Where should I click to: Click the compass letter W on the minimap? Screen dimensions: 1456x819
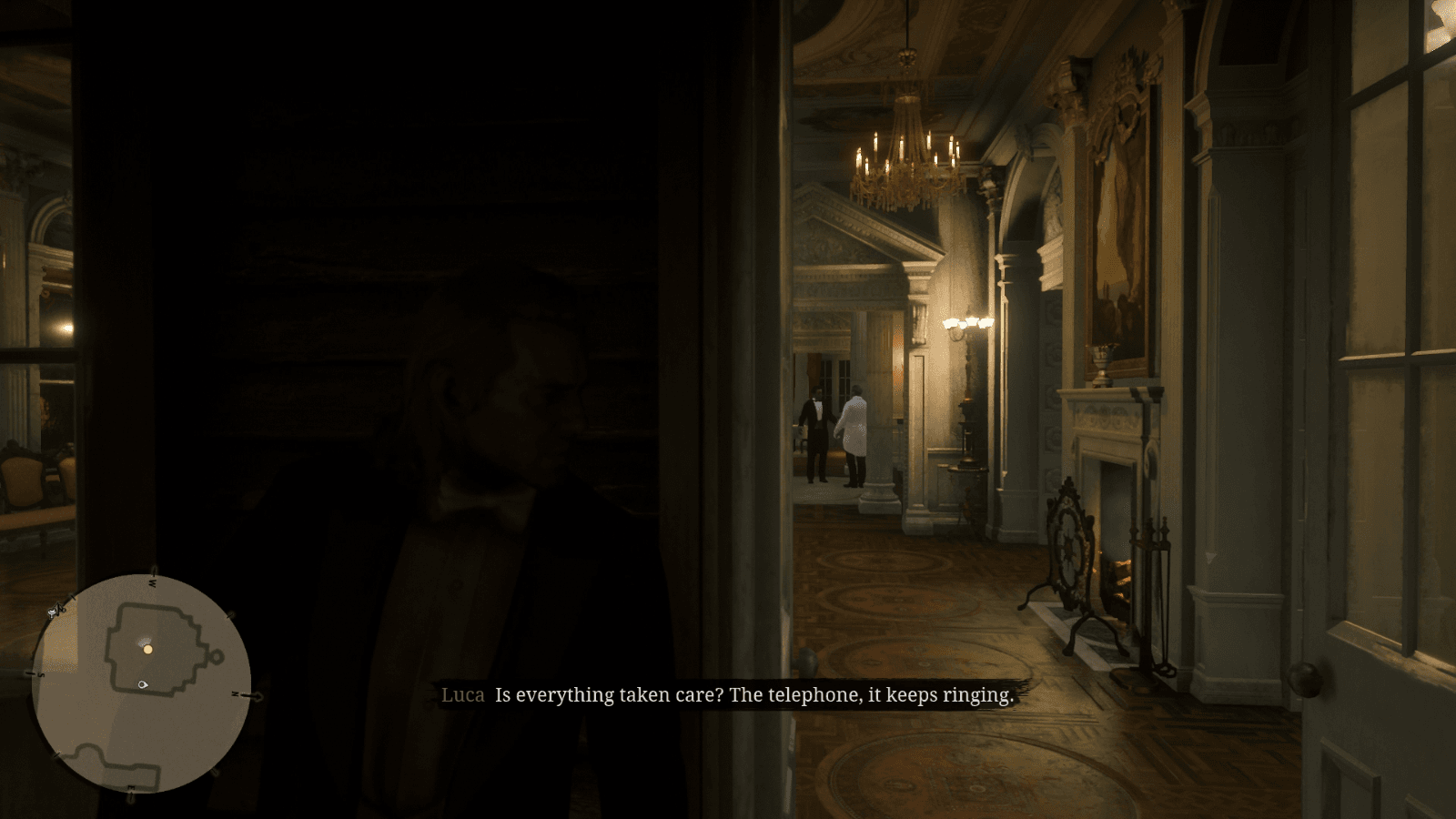153,582
